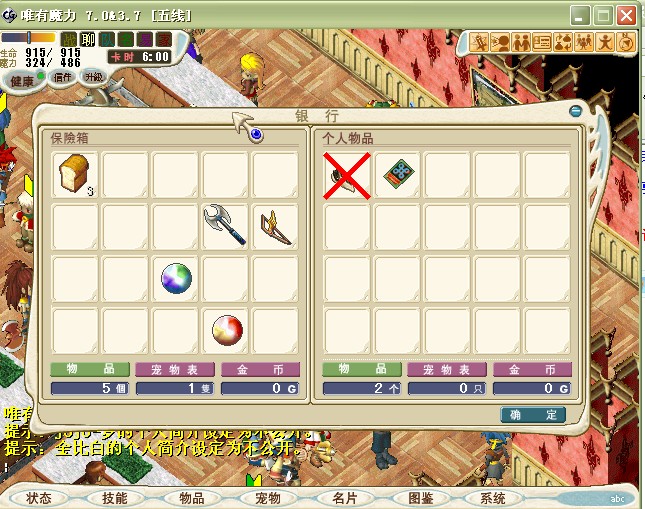Open the safe's 金币 gold tab
The image size is (645, 509).
click(260, 369)
